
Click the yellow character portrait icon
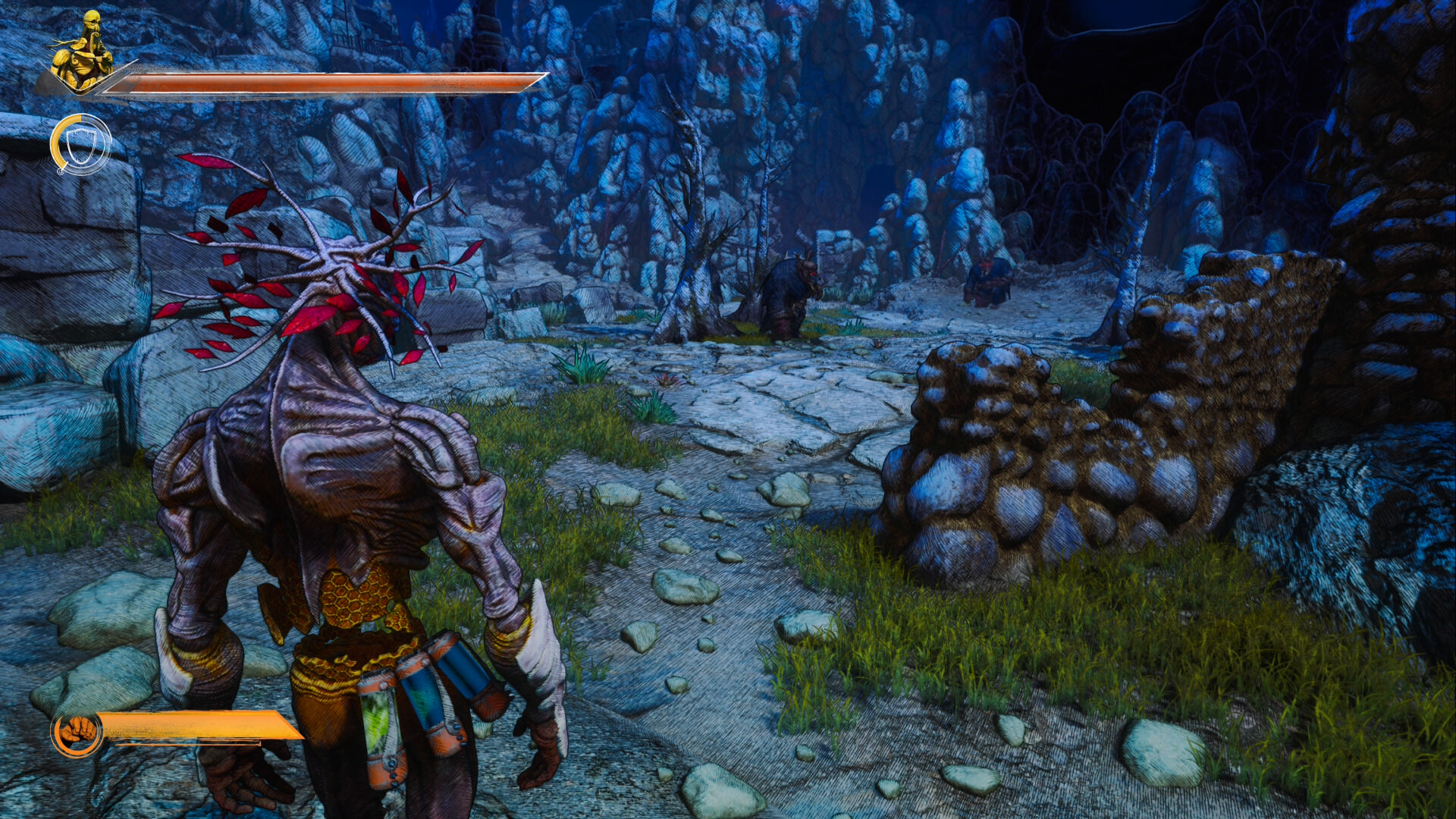(x=81, y=51)
